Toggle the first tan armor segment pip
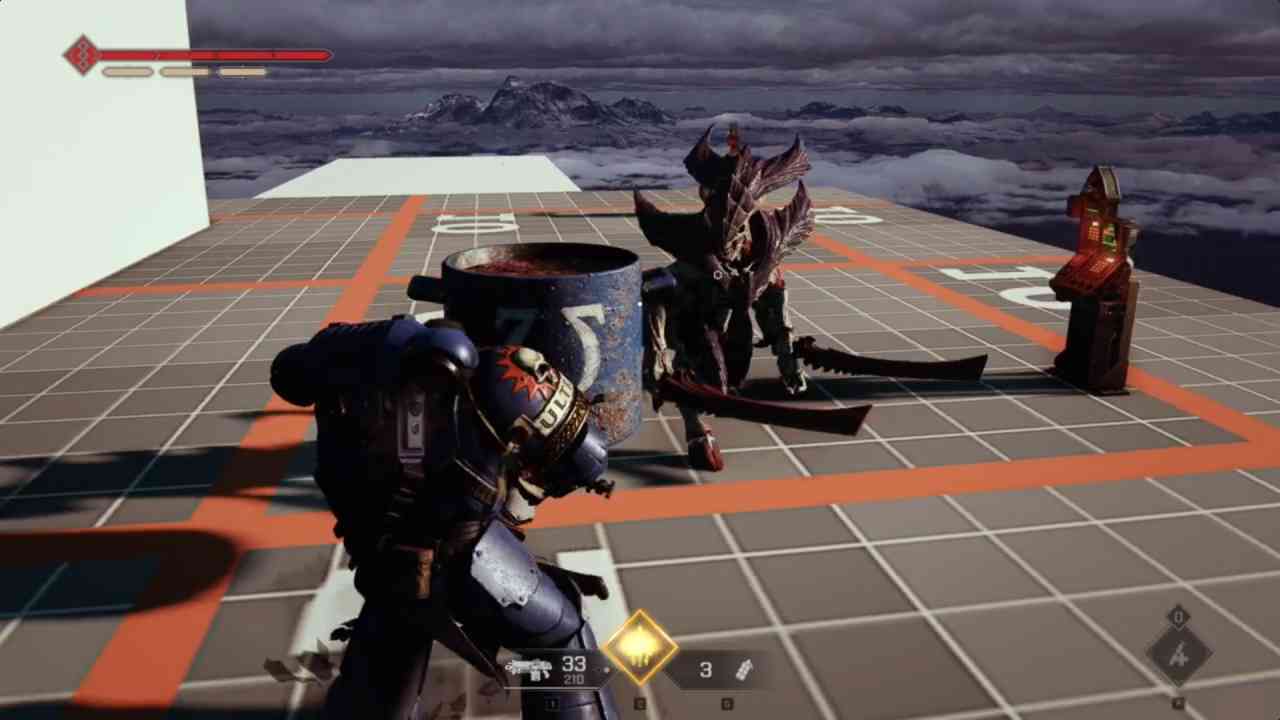The height and width of the screenshot is (720, 1280). (126, 71)
